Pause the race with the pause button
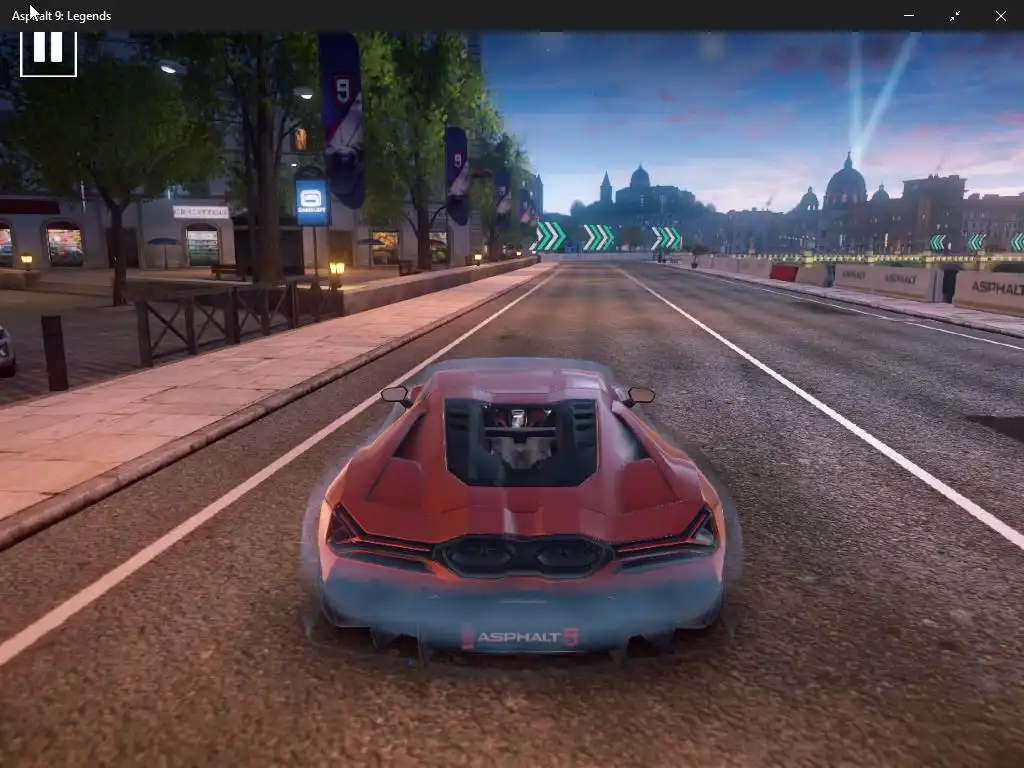 coord(48,48)
